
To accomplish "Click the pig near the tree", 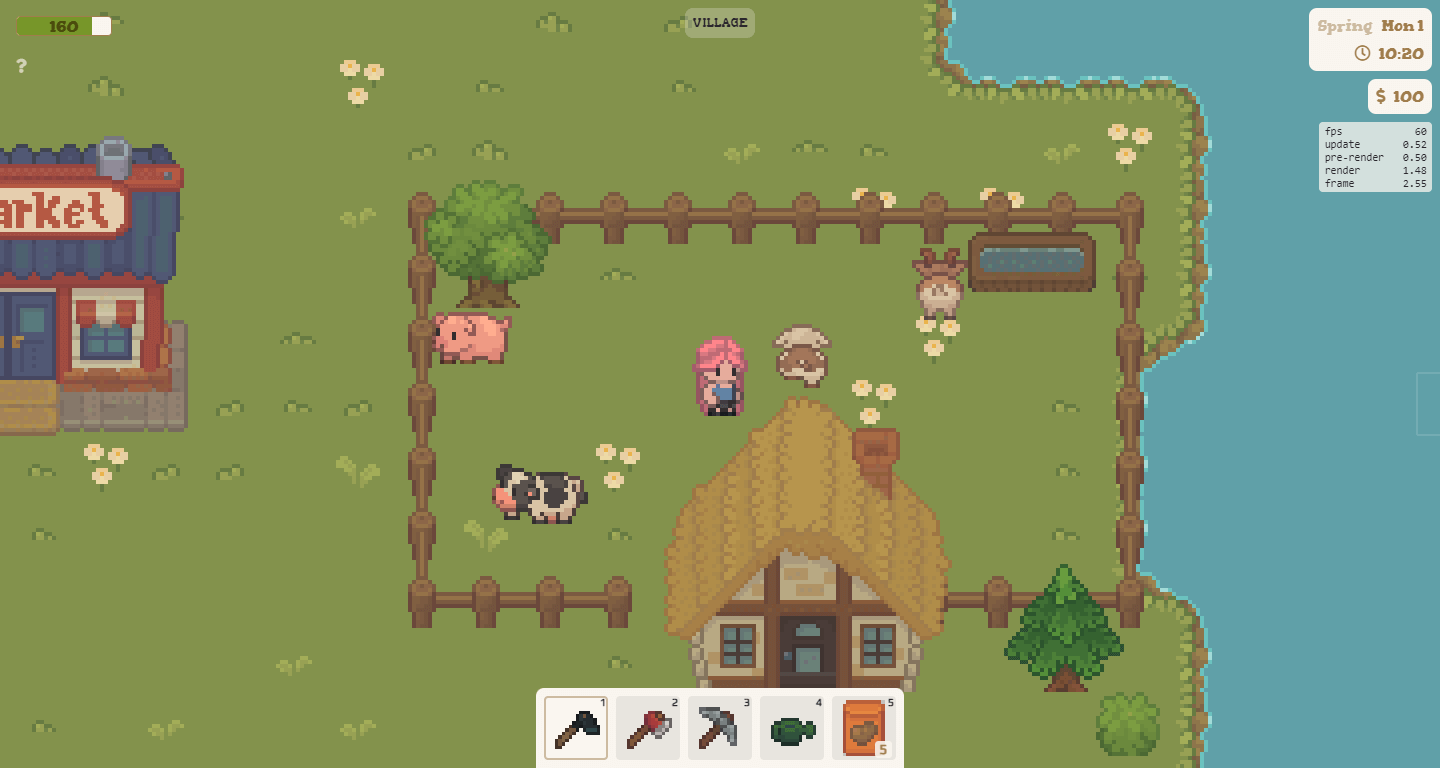I will point(470,338).
